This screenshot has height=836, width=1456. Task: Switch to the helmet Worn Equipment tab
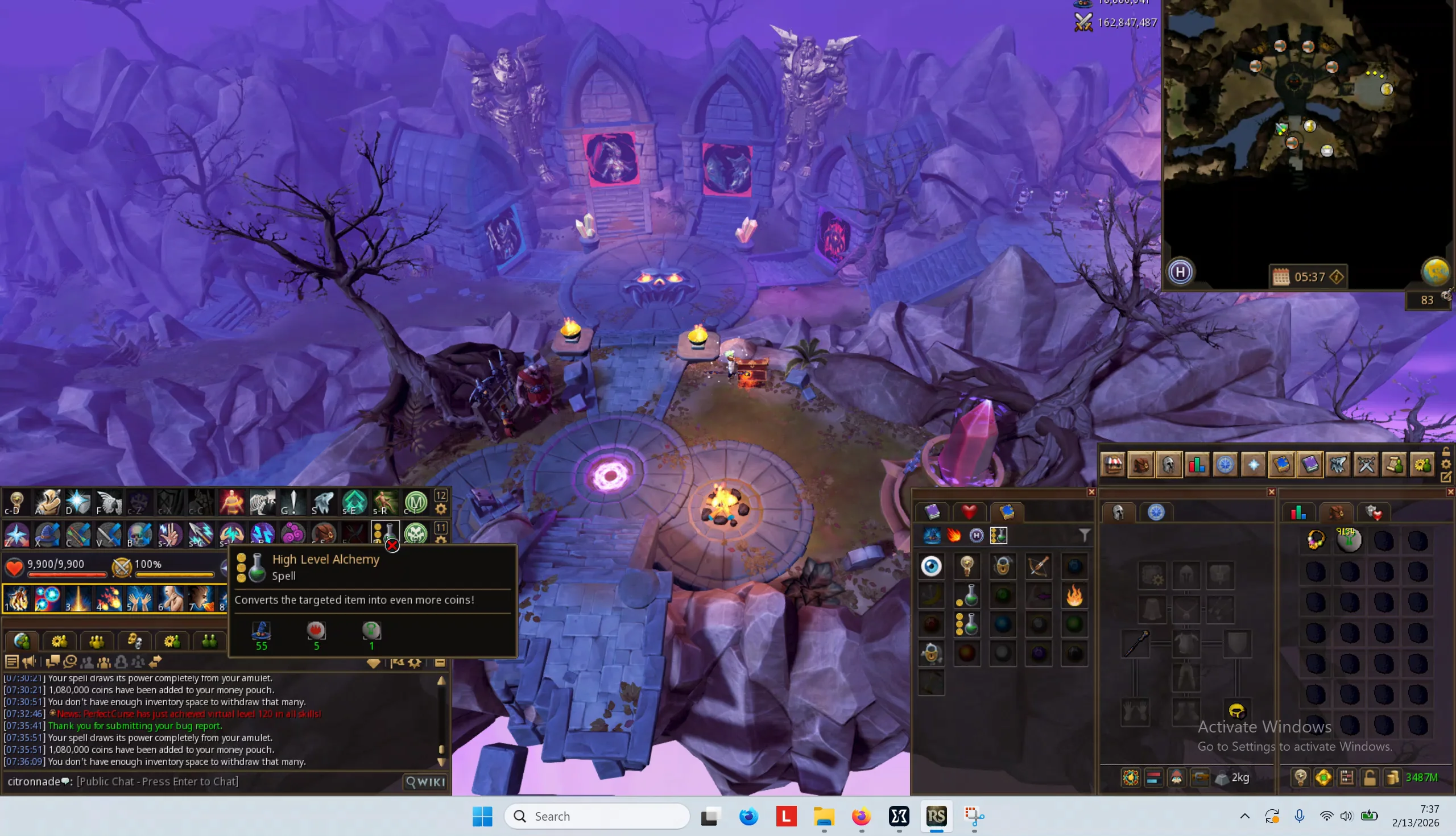tap(1118, 512)
